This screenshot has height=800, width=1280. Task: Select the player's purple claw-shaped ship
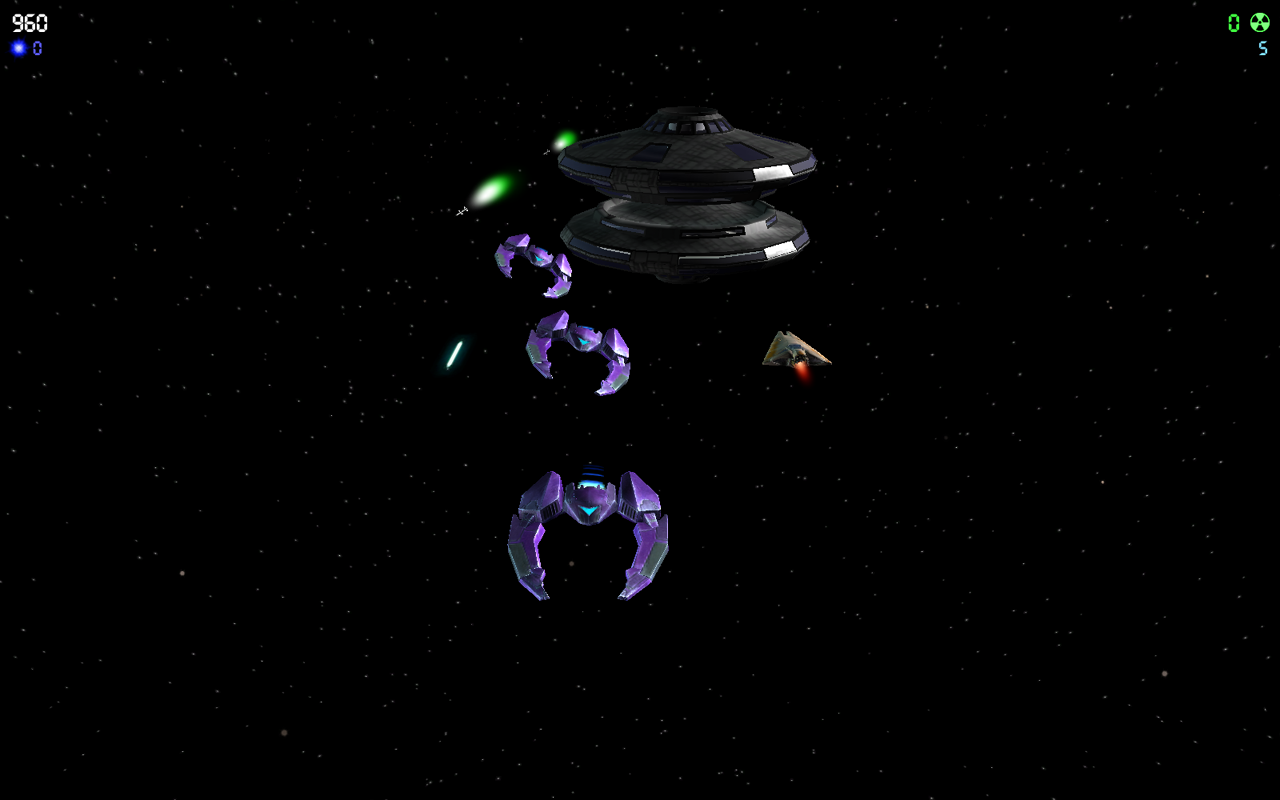[587, 530]
